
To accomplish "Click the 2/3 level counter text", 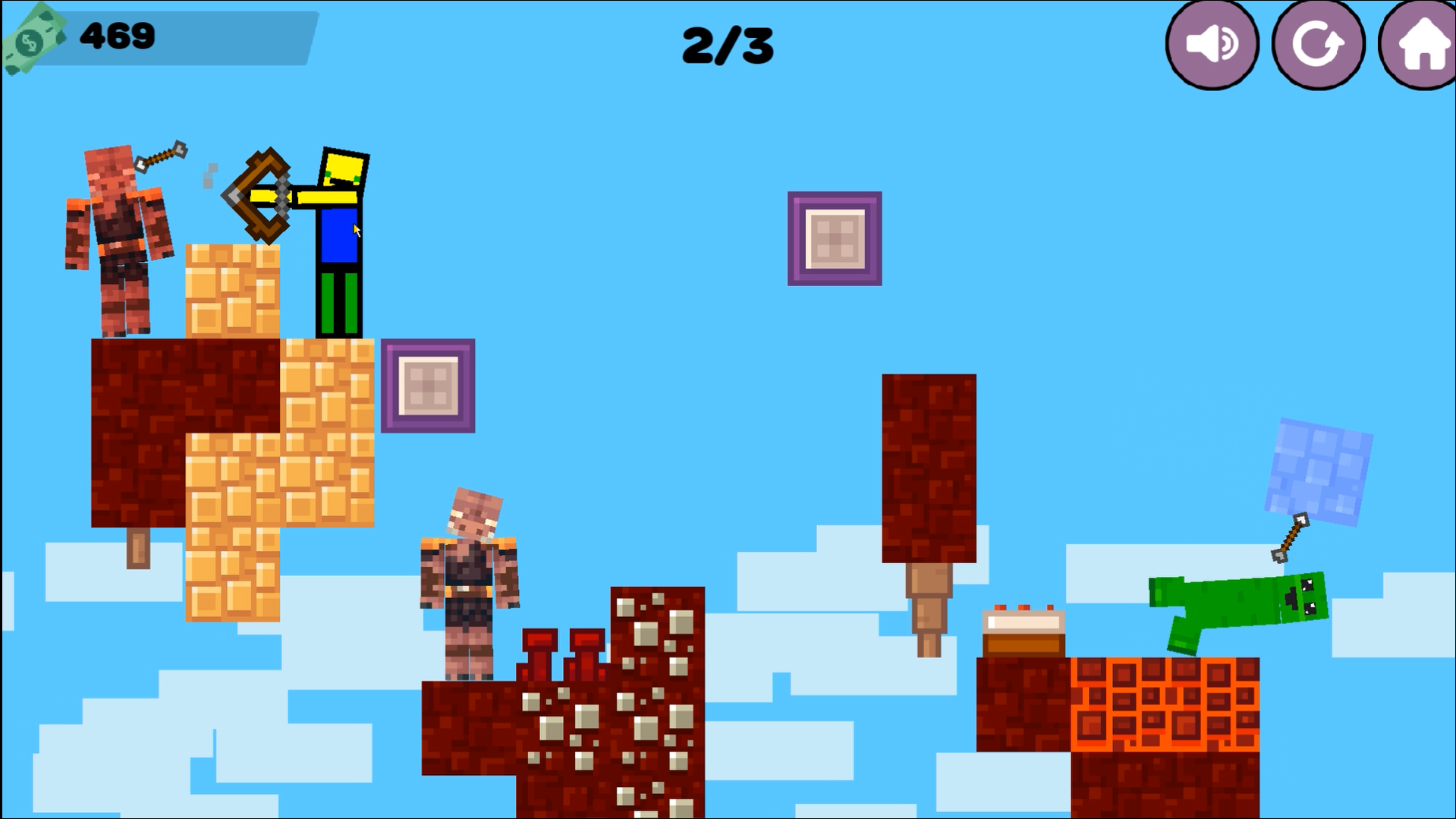I will click(726, 43).
